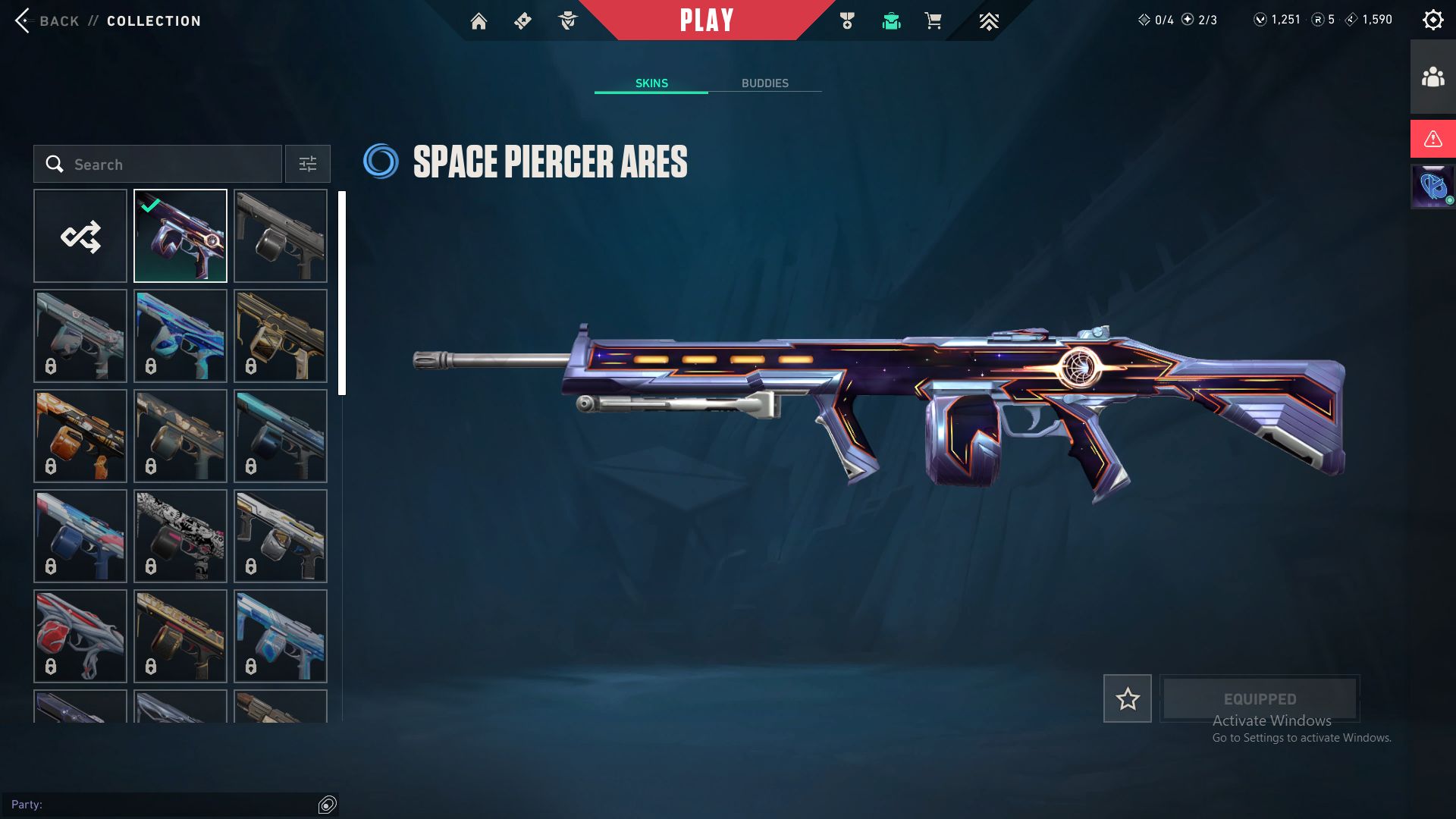Choose the default gray Ares skin

click(x=281, y=236)
